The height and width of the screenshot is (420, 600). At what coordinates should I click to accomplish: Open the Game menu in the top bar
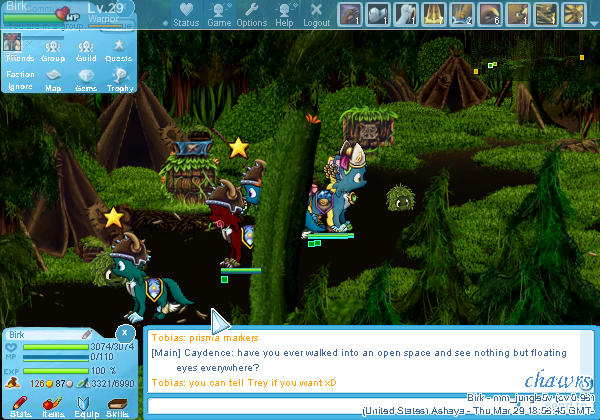point(219,15)
